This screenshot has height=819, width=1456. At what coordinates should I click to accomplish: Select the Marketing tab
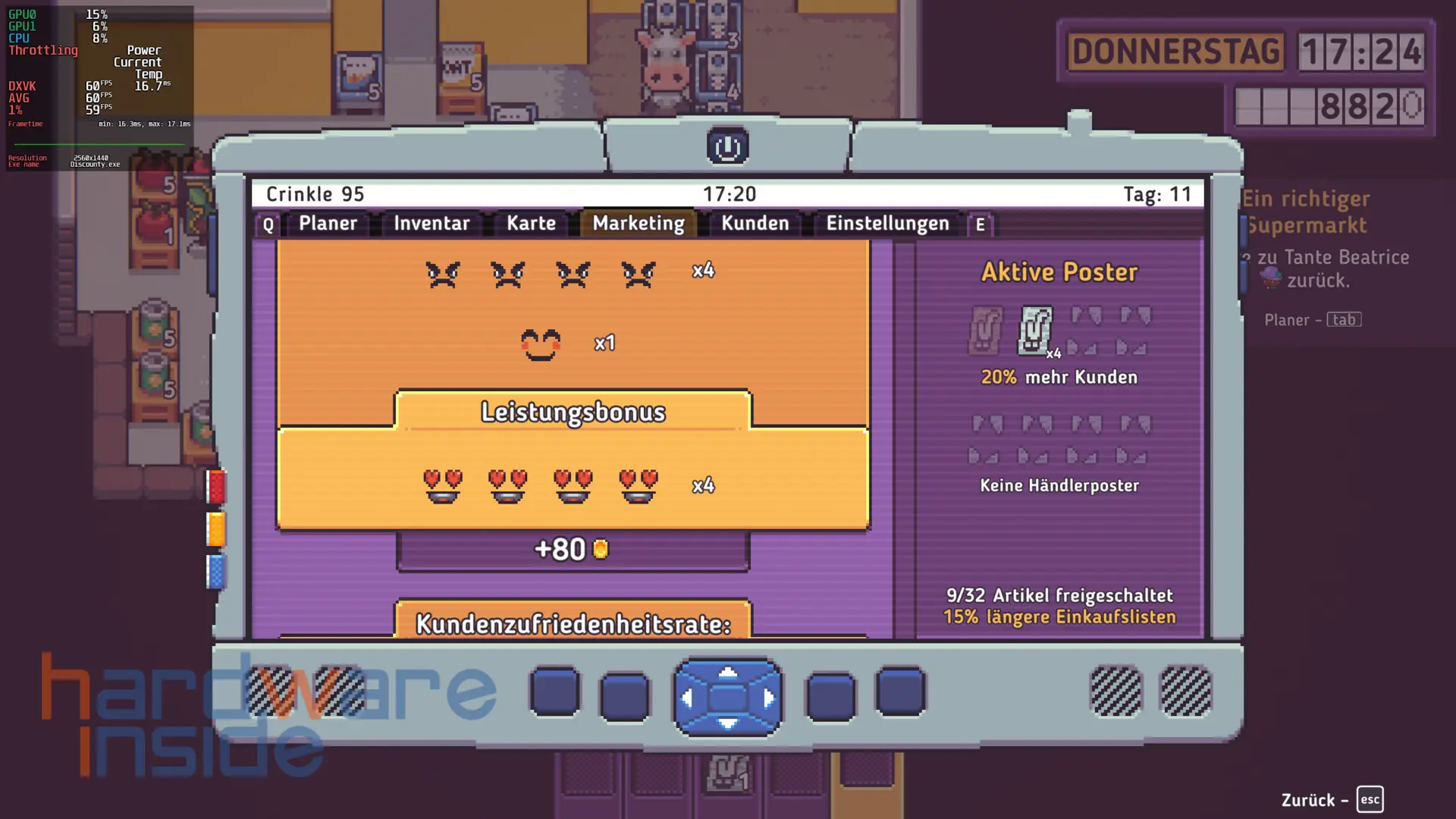[x=639, y=224]
